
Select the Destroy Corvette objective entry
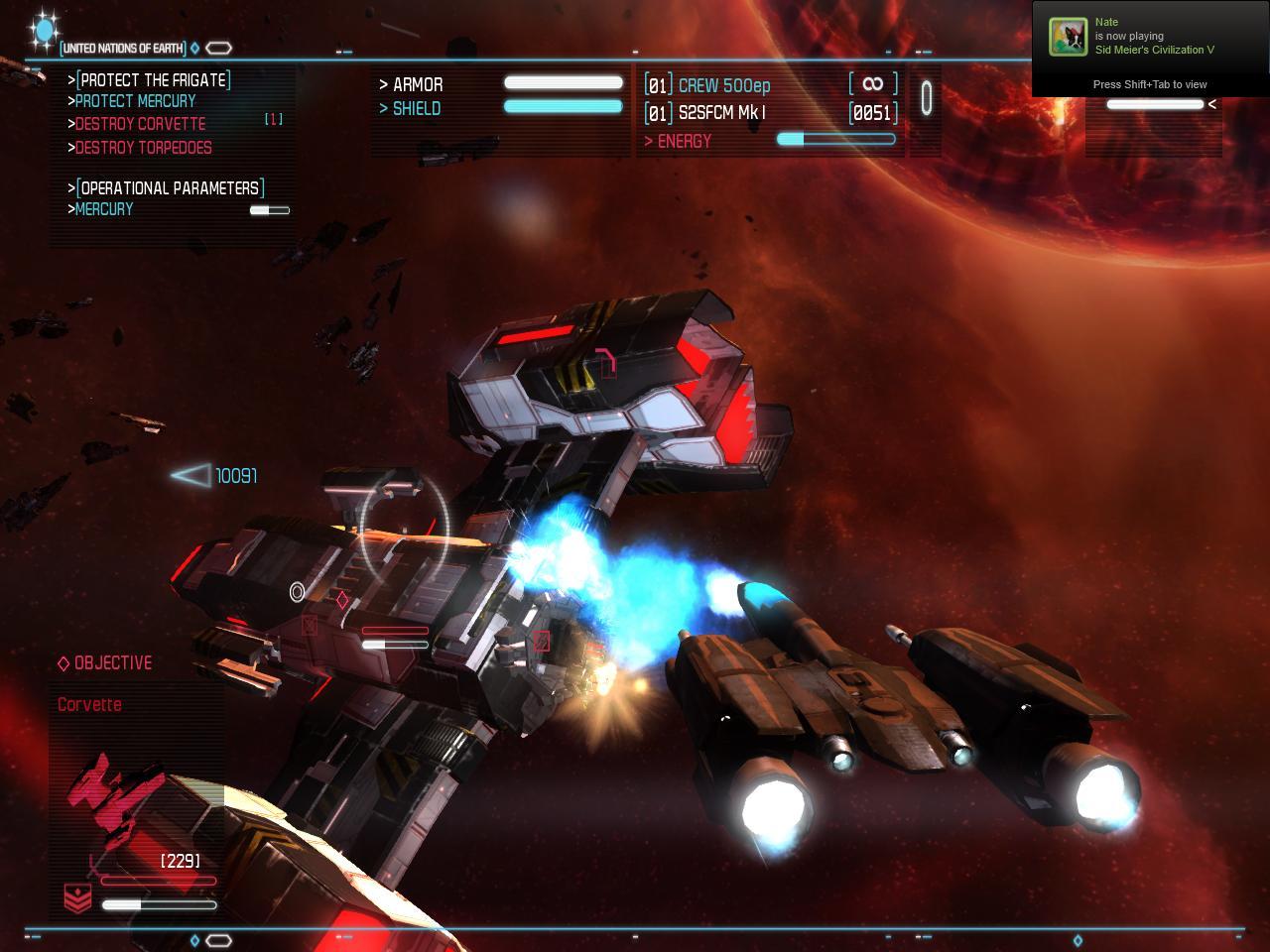click(140, 124)
